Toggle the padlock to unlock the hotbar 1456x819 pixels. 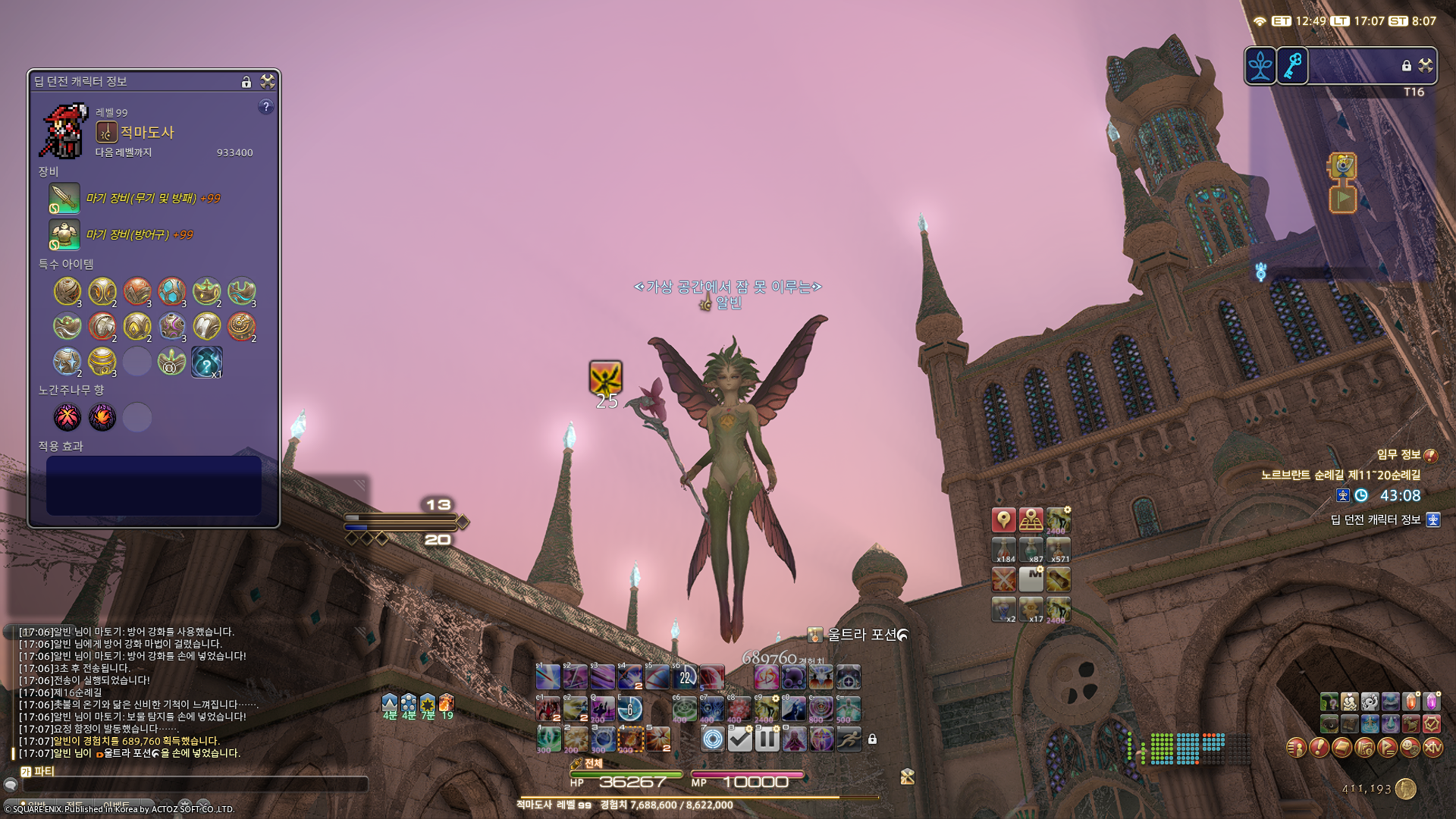coord(872,740)
